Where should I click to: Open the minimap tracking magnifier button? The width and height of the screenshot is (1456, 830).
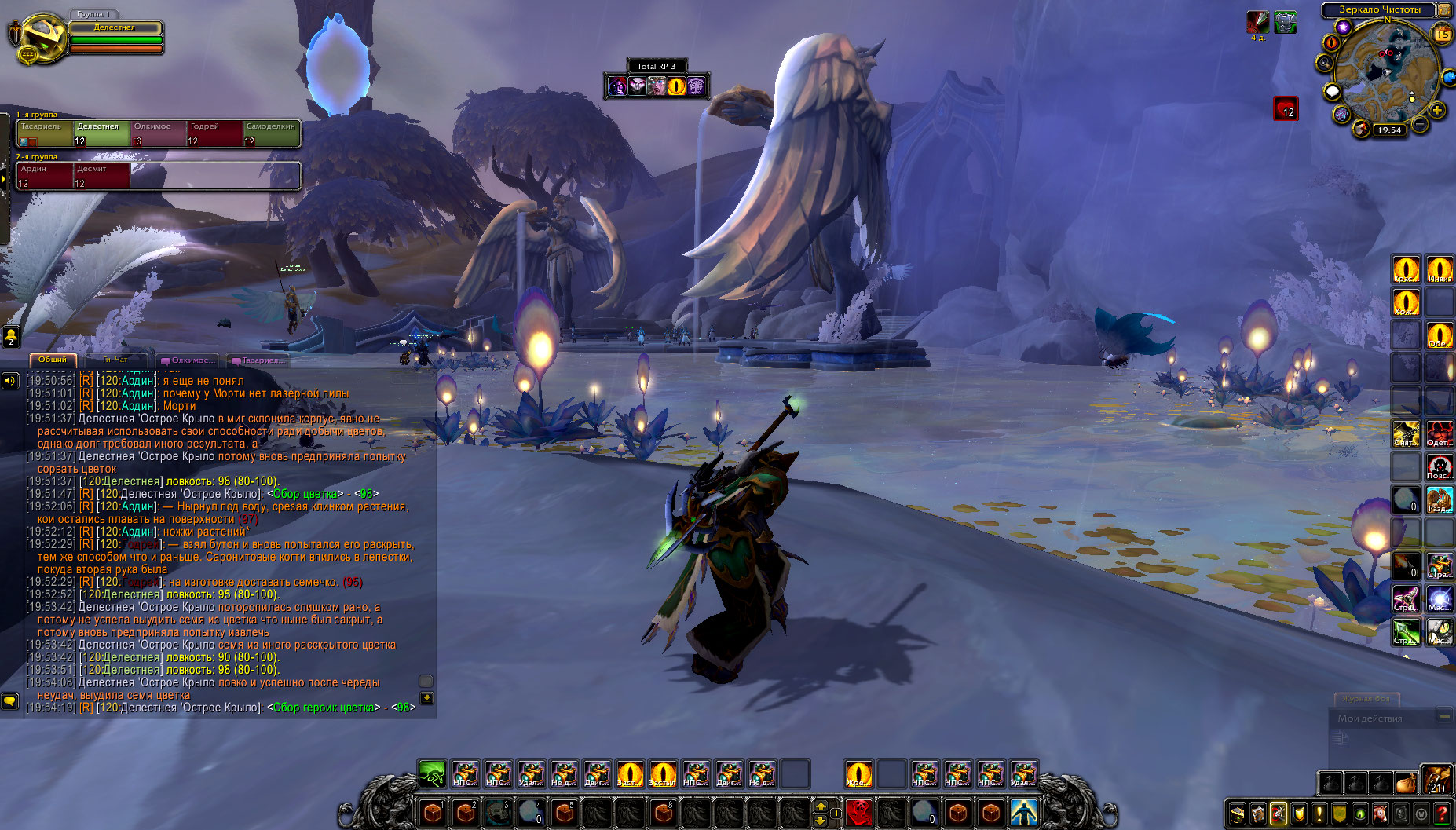click(1325, 63)
